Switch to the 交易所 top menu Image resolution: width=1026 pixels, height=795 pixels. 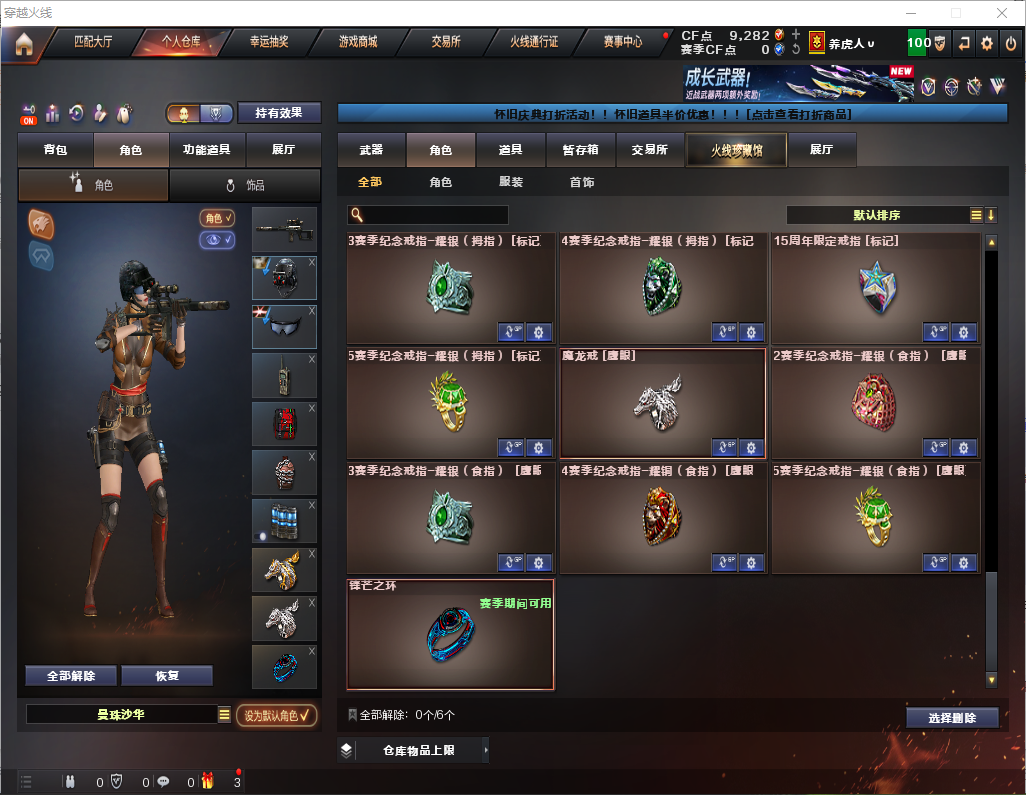pyautogui.click(x=445, y=42)
